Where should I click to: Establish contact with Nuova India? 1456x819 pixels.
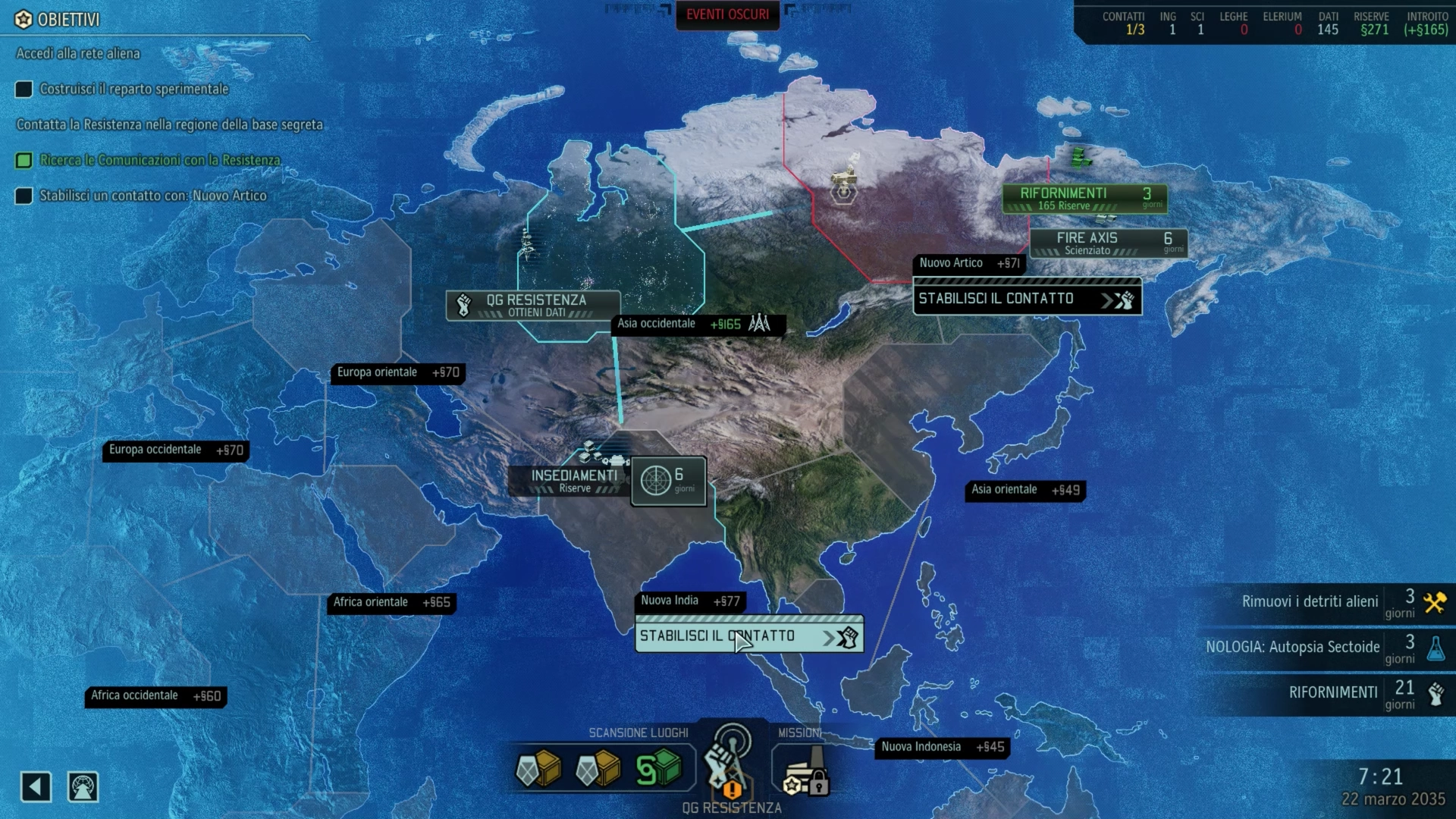pyautogui.click(x=748, y=636)
